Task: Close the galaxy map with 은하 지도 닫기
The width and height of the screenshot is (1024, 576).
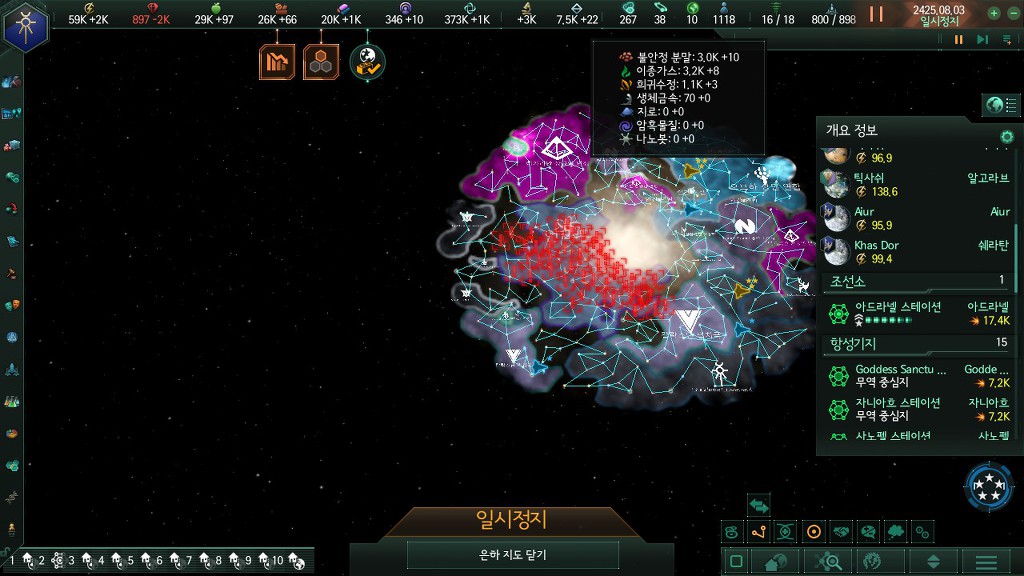Action: [512, 555]
